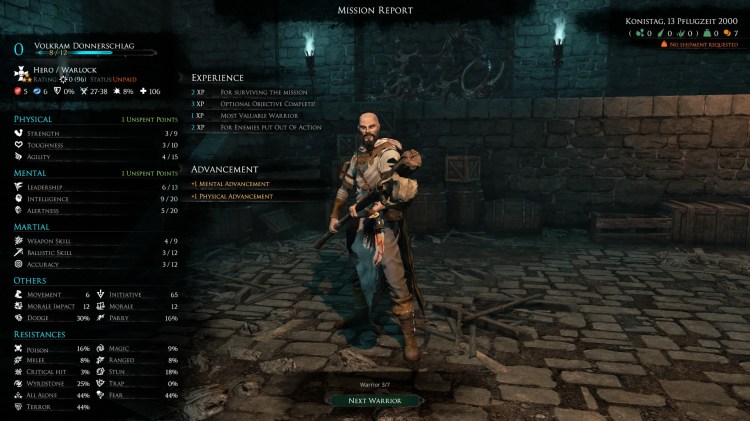Go to the Next Warrior
The image size is (750, 421).
(x=376, y=400)
